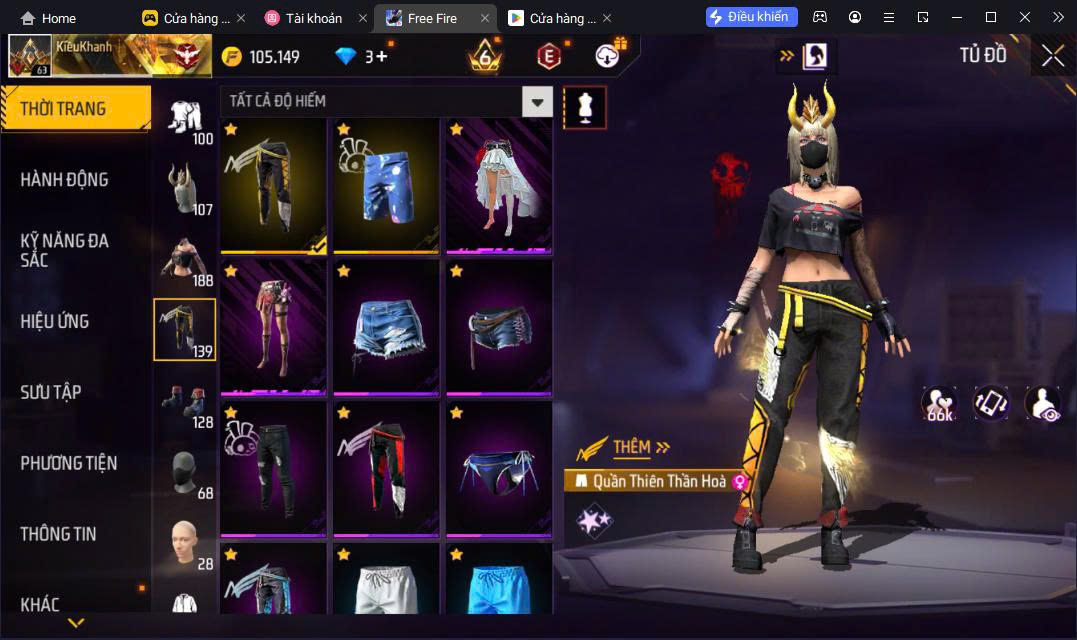
Task: Close the wardrobe with the X button
Action: [x=1052, y=56]
